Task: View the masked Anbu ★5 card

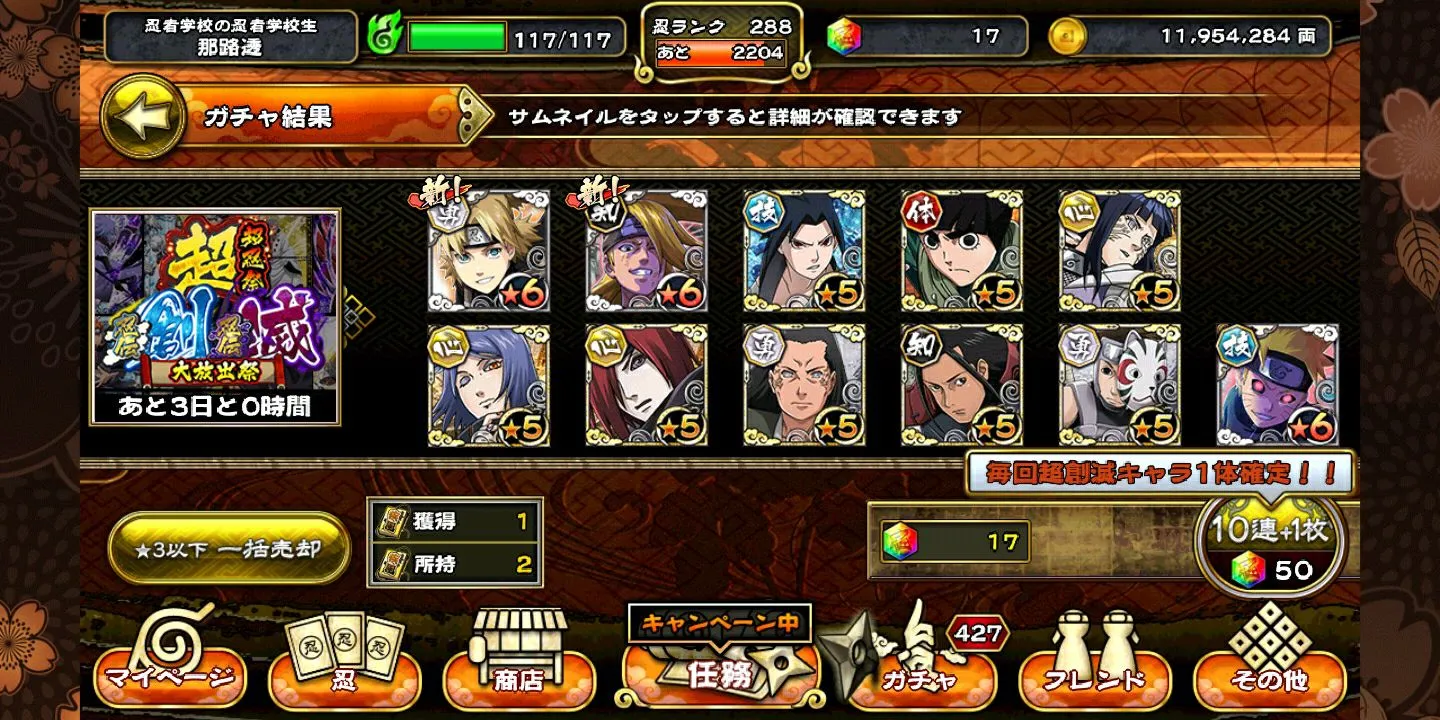Action: coord(1120,385)
